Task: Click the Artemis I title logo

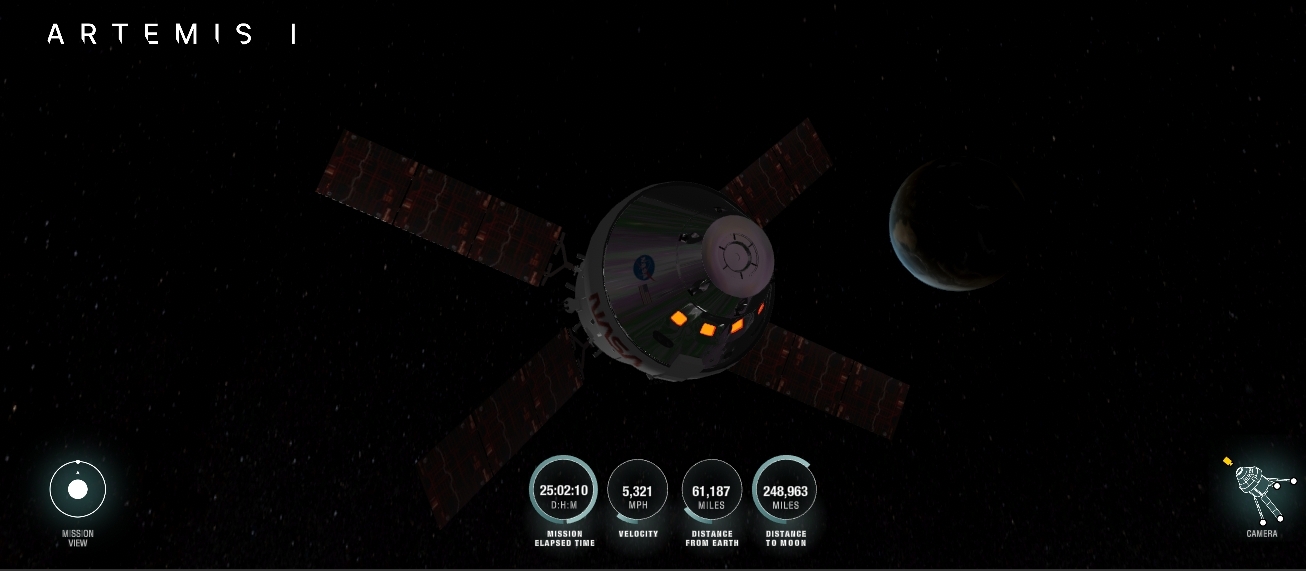Action: coord(172,35)
